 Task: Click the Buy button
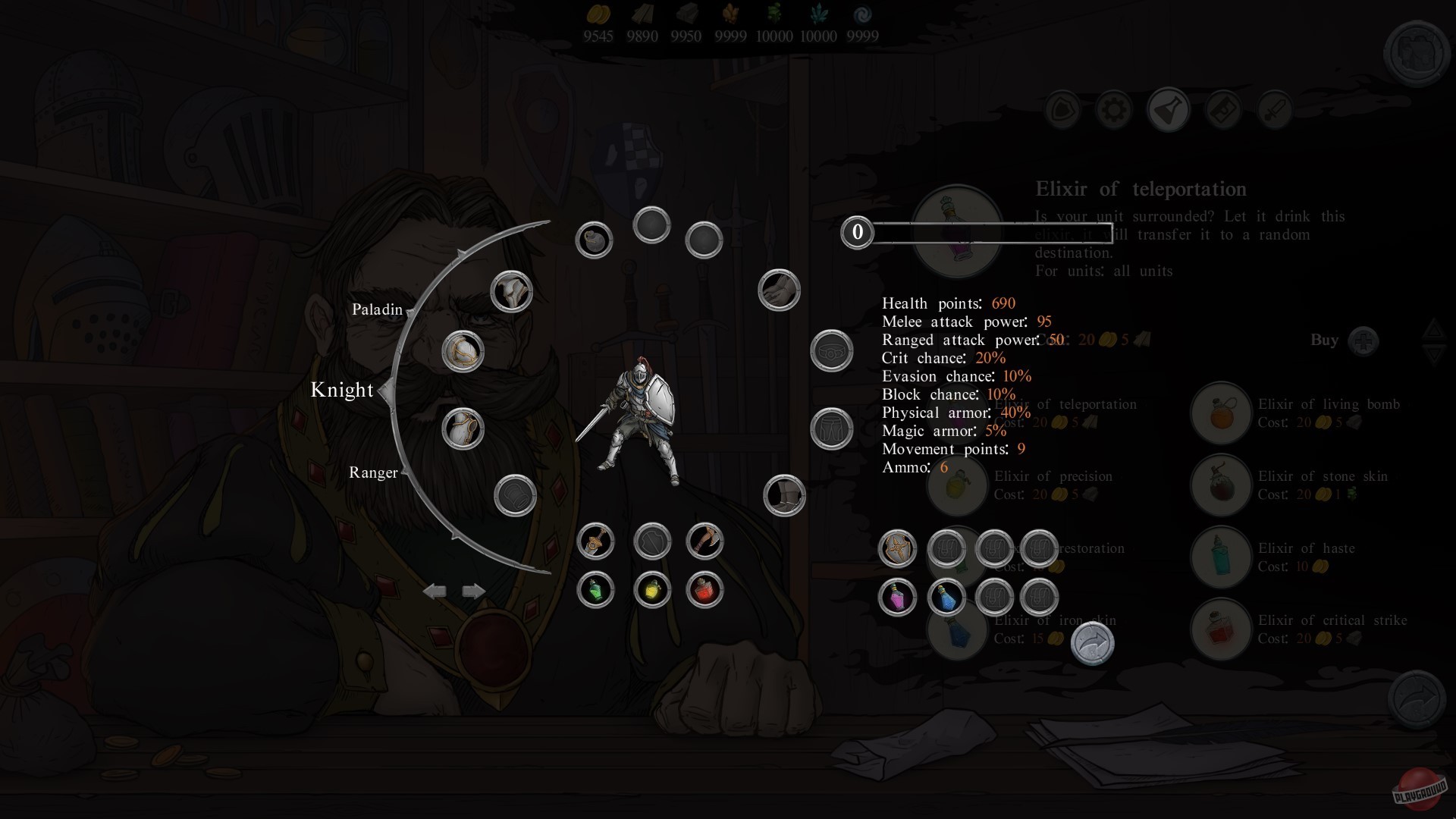tap(1326, 340)
